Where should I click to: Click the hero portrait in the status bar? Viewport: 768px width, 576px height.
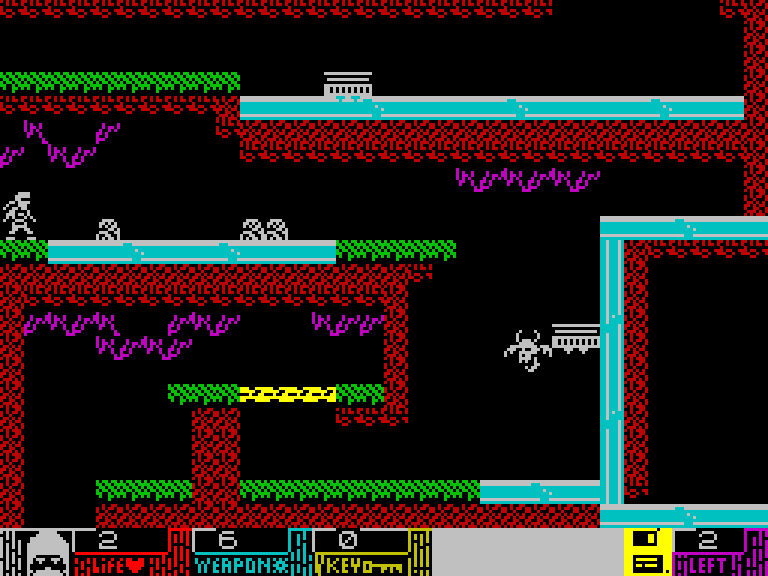coord(47,553)
